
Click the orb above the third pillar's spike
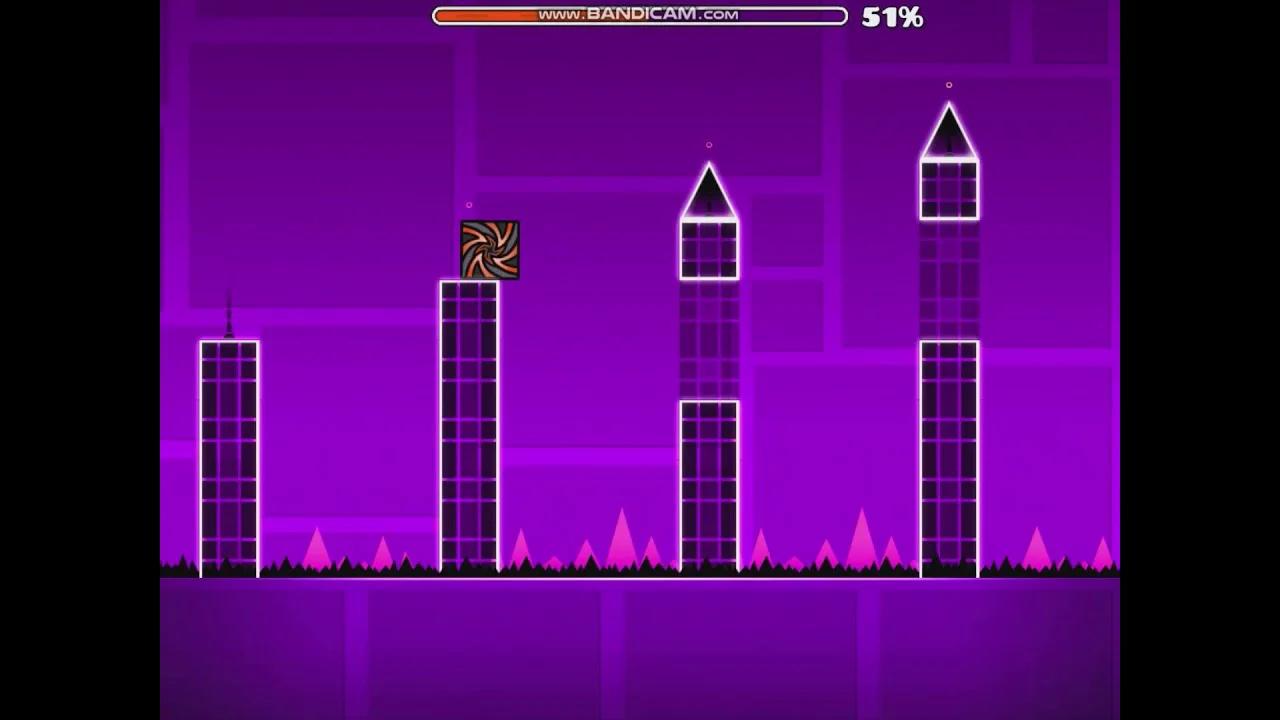pyautogui.click(x=709, y=145)
